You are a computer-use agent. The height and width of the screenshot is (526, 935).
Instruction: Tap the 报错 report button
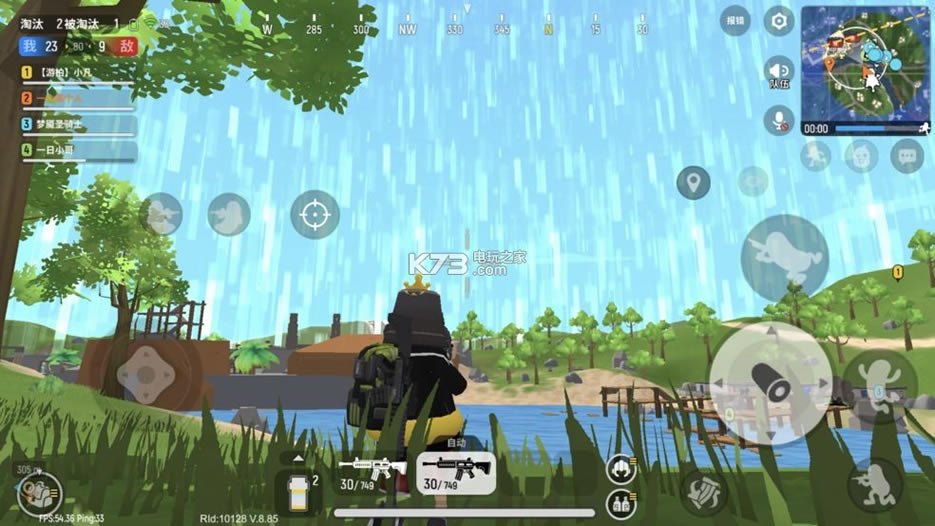pos(735,21)
